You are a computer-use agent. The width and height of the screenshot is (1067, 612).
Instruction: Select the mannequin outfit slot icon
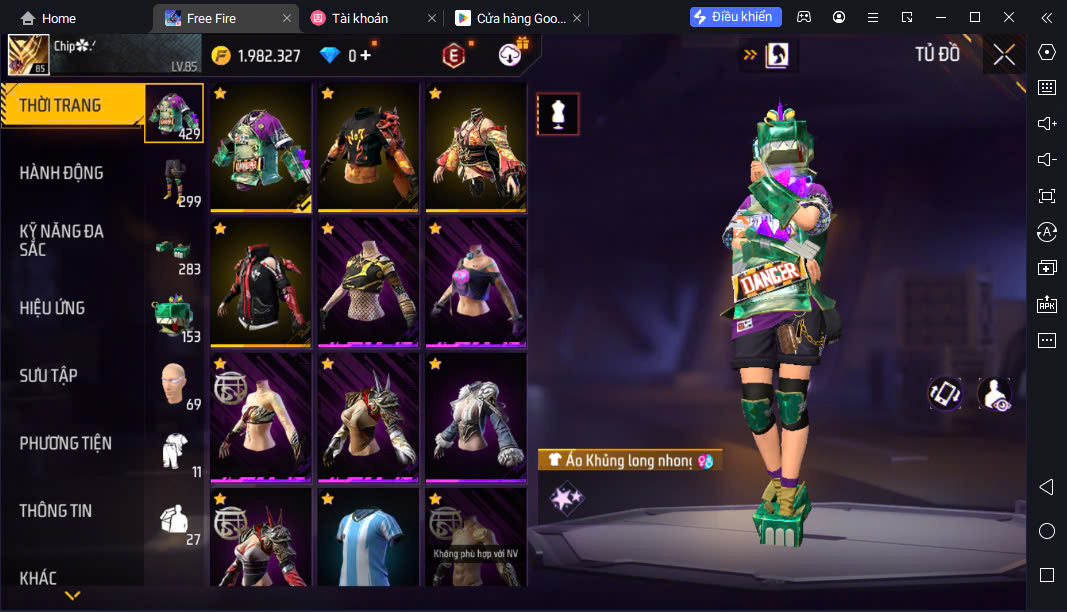559,114
